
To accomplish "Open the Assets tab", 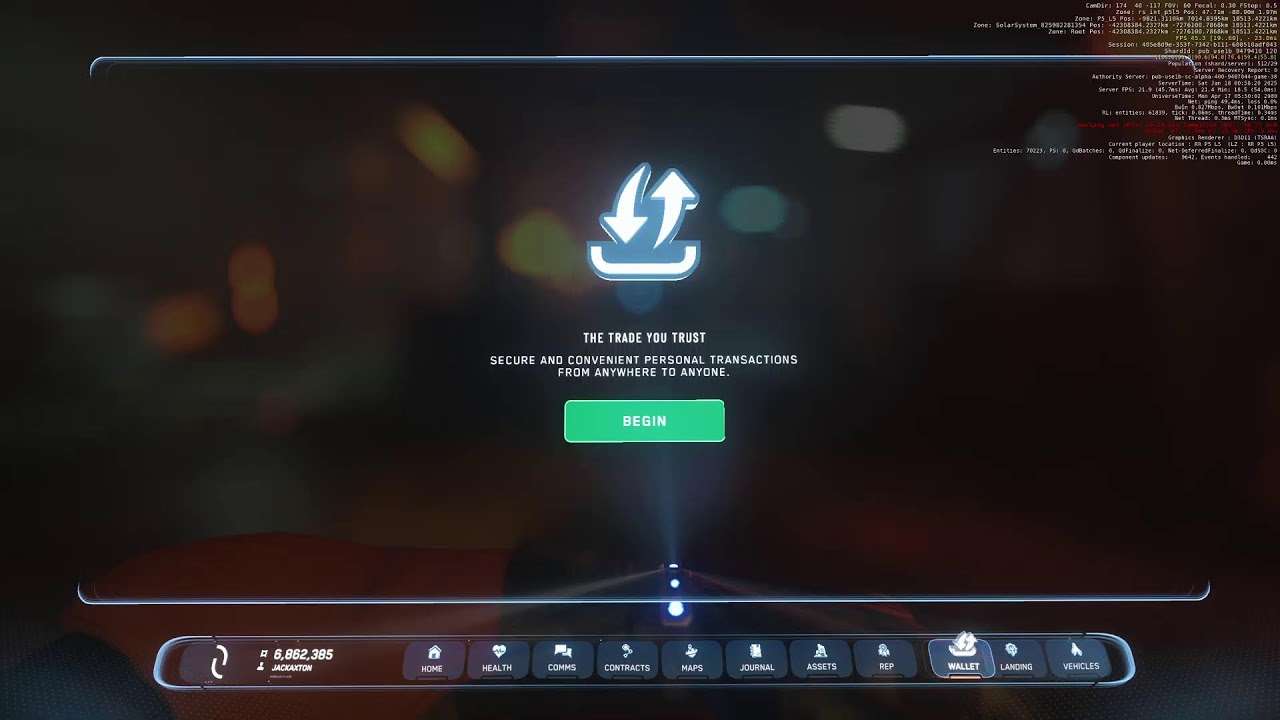I will coord(821,659).
